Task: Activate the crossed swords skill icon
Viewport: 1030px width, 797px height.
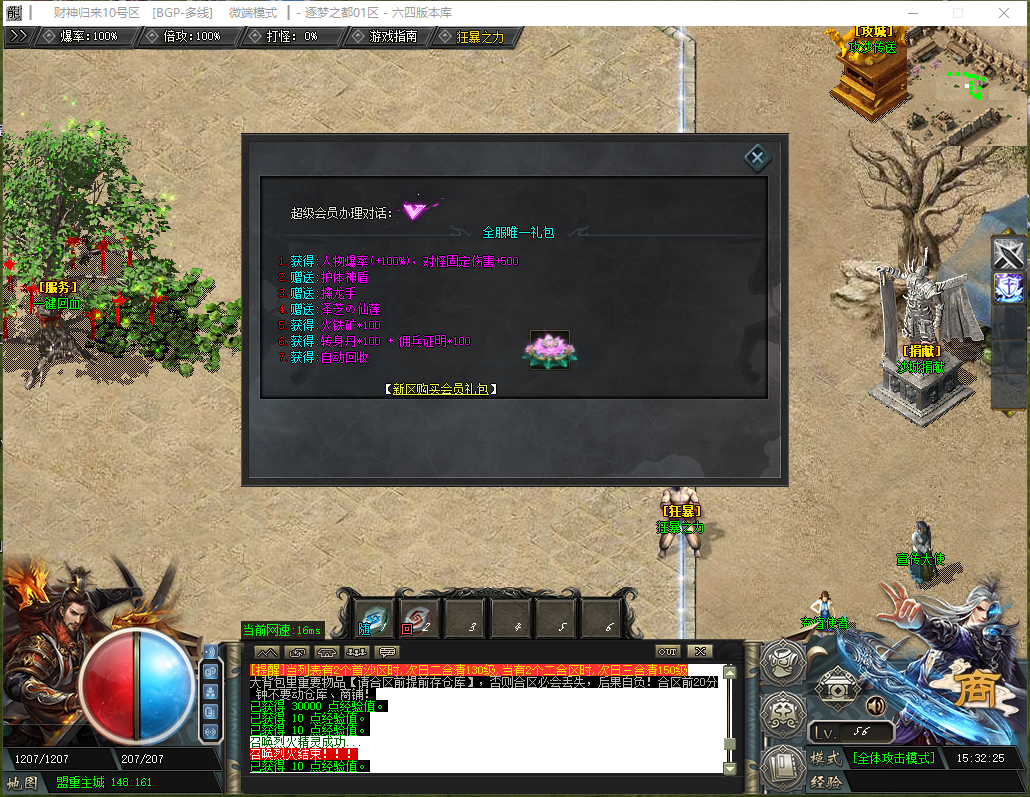Action: tap(1008, 254)
